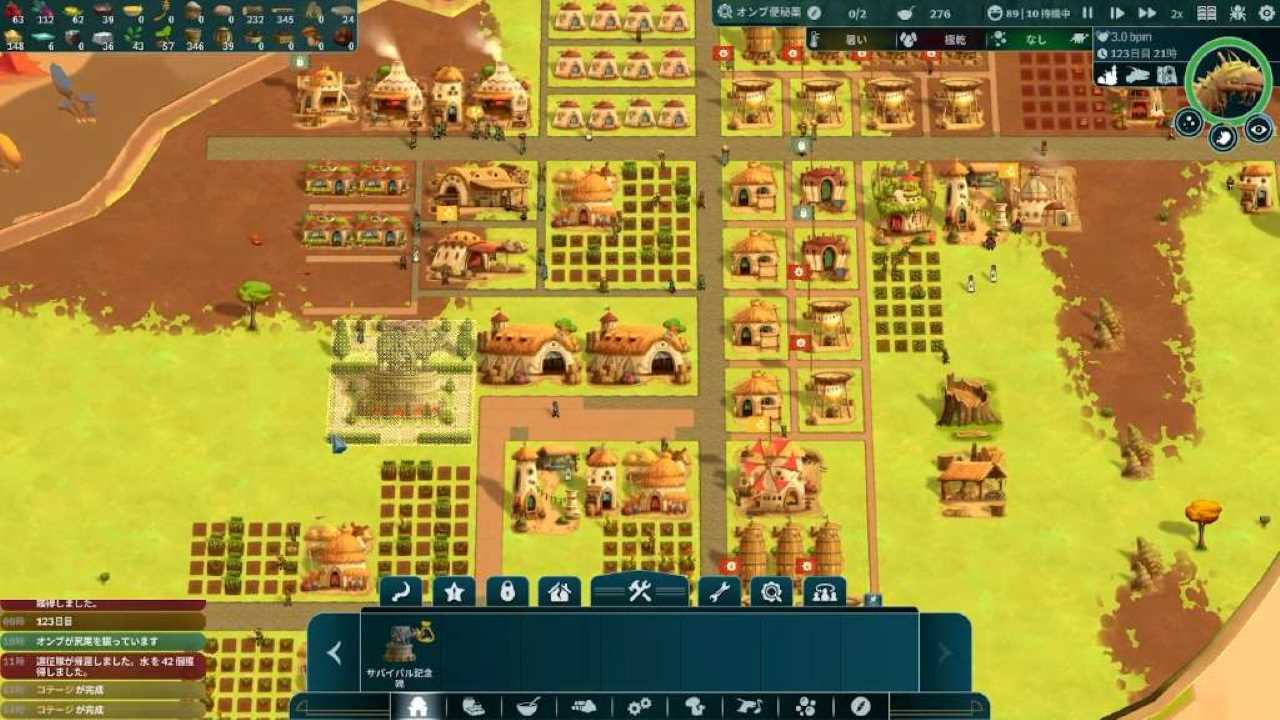Click the single-arrow play speed button
This screenshot has width=1280, height=720.
click(x=1117, y=13)
